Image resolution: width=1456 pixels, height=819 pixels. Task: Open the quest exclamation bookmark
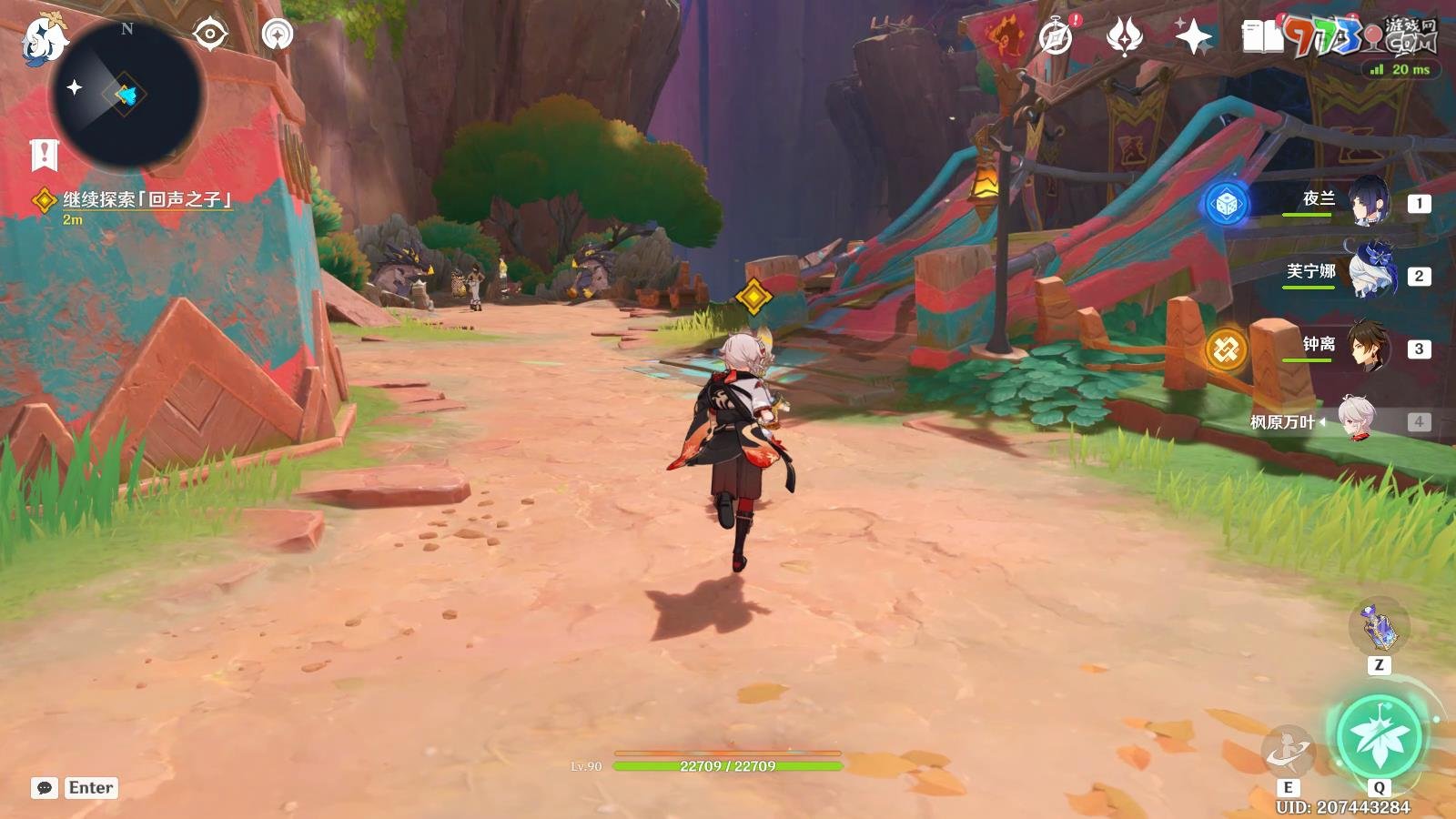point(44,155)
